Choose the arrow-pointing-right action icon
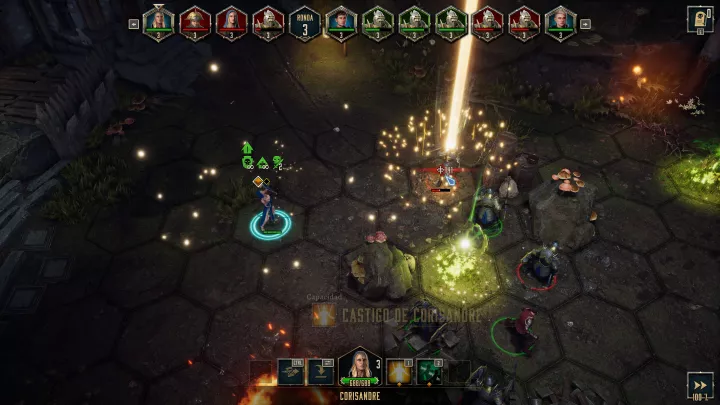 292,372
